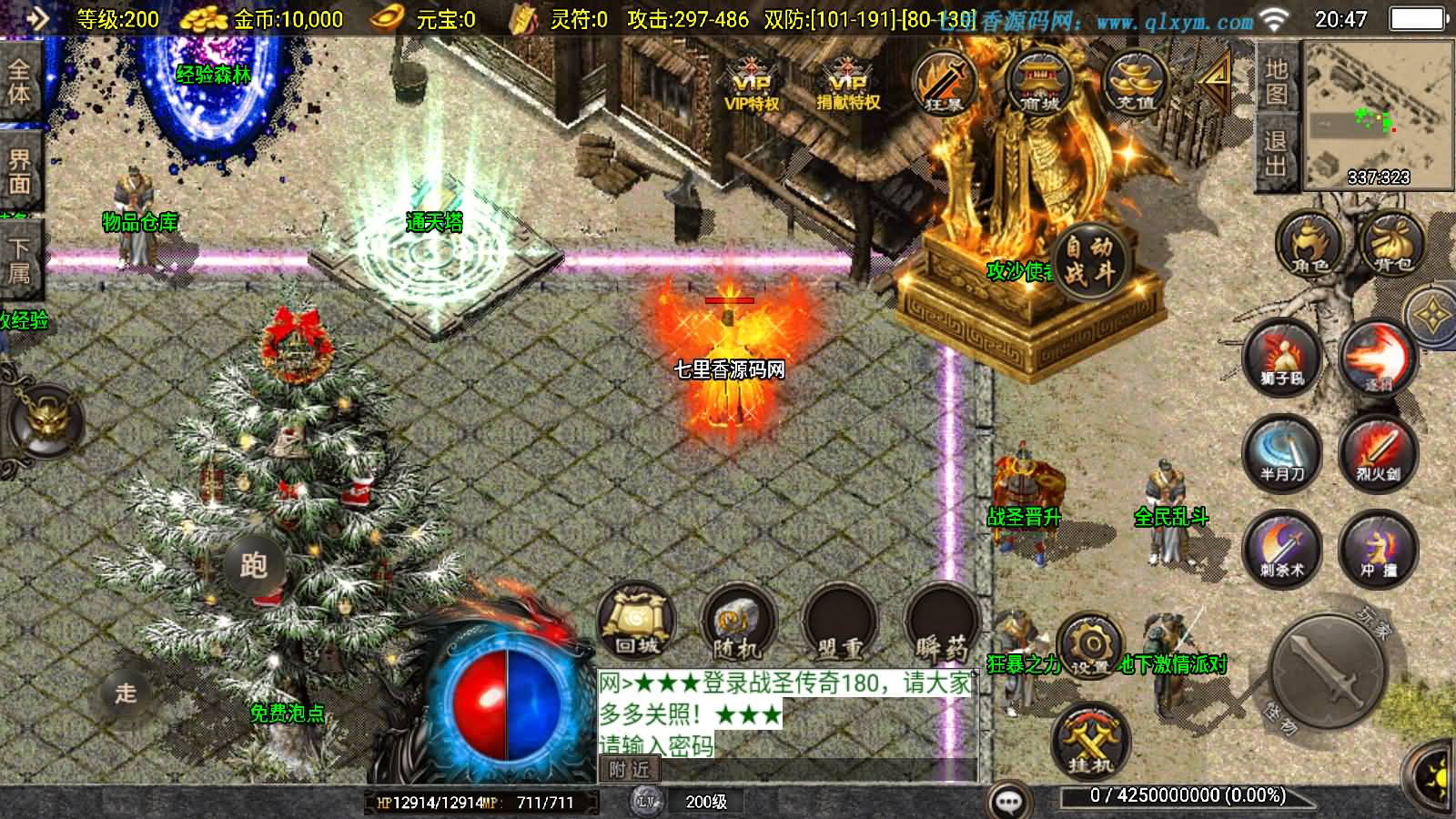Open the 地图 map button

tap(1276, 81)
